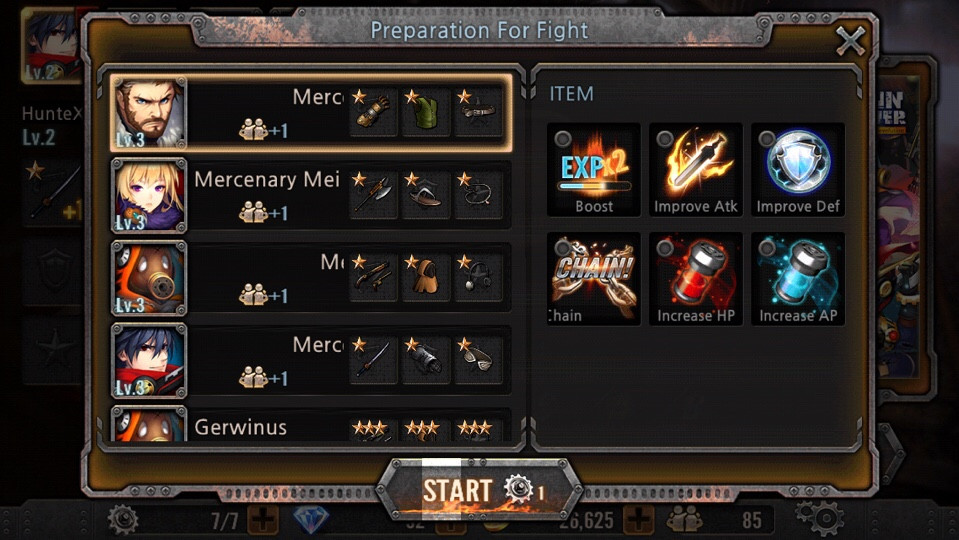
Task: Start the fight with the START button
Action: click(x=480, y=490)
